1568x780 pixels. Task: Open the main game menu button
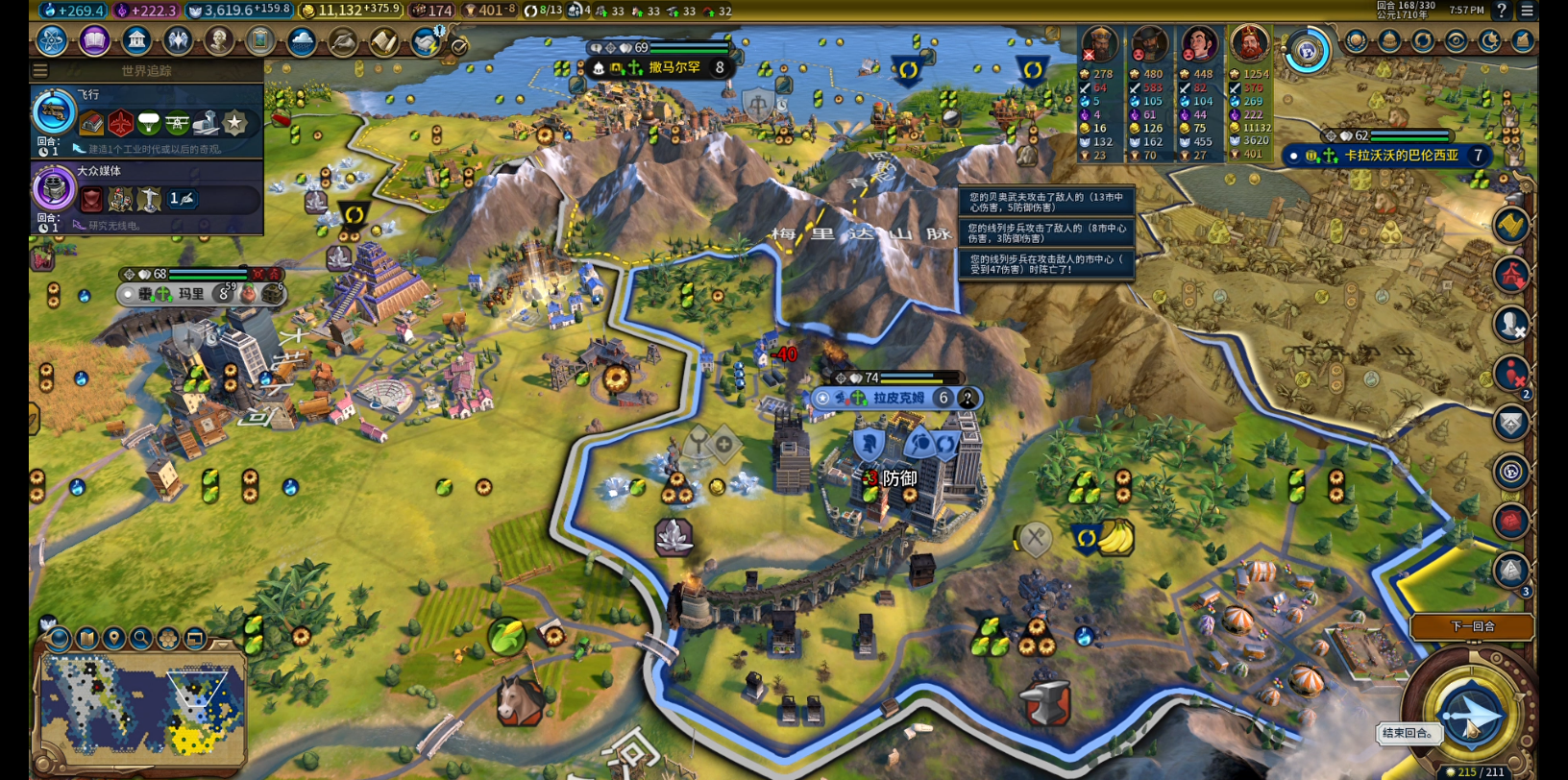pos(1527,11)
